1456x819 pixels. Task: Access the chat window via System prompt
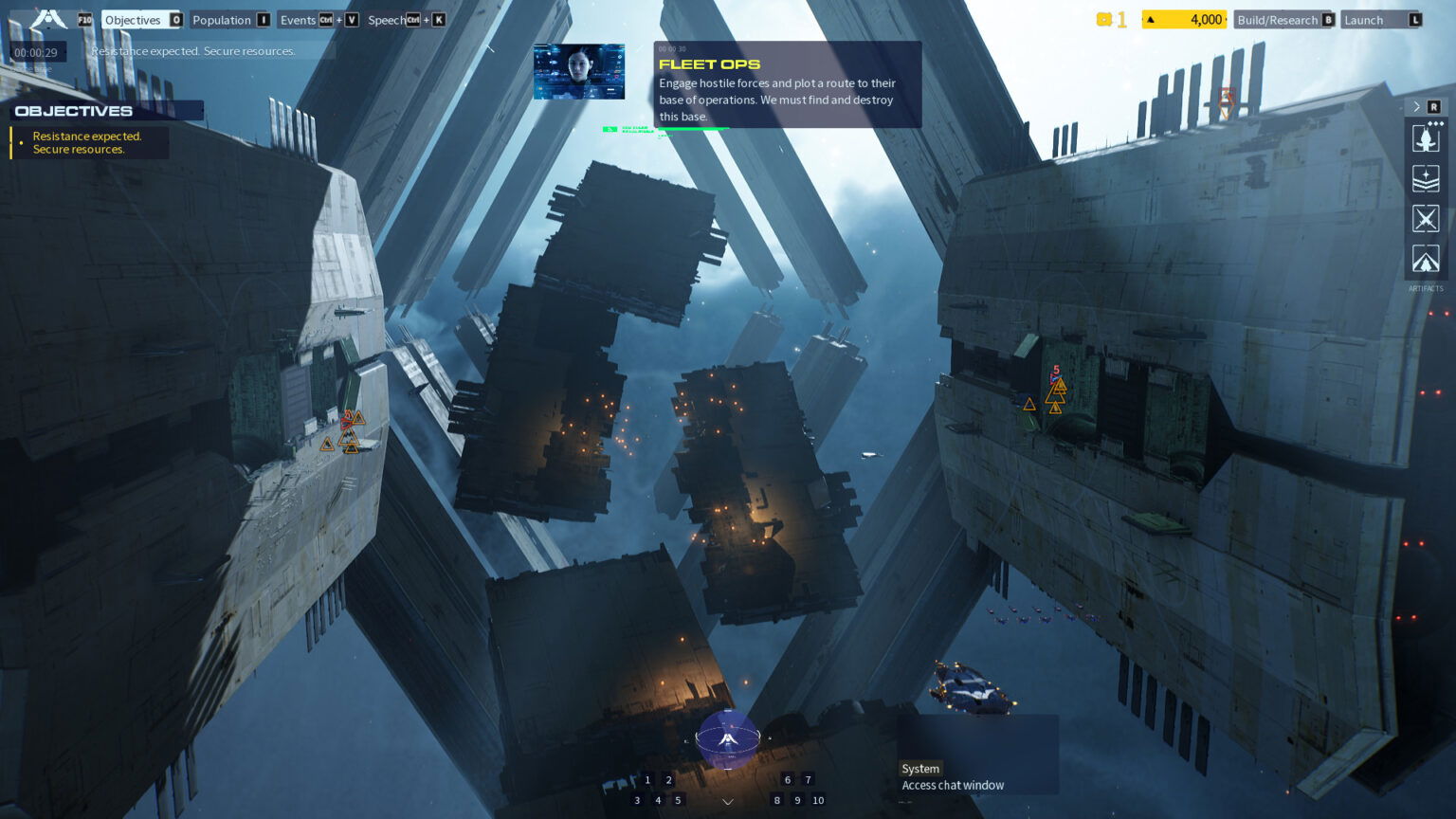point(952,785)
